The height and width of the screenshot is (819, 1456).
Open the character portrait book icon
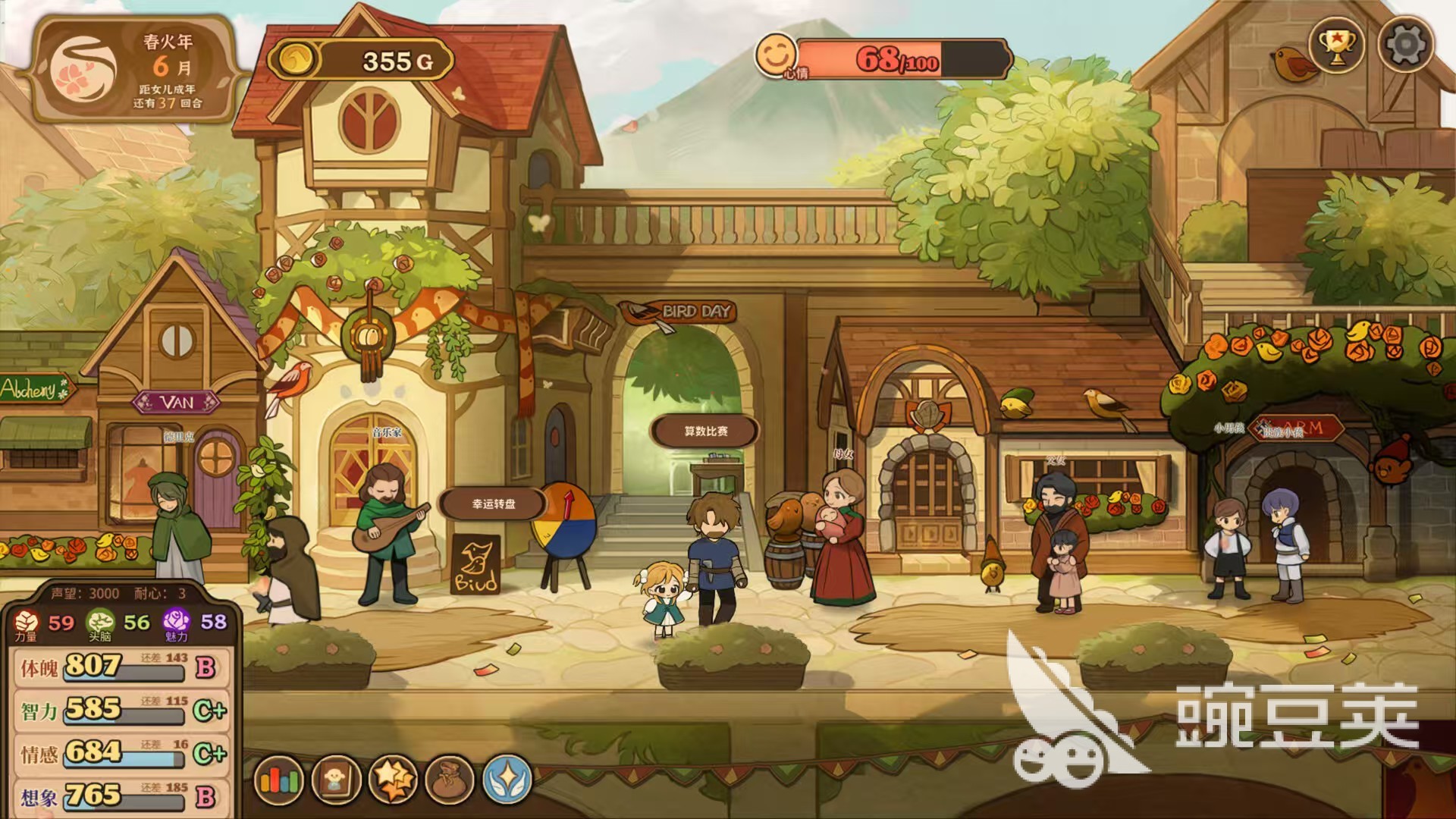336,780
